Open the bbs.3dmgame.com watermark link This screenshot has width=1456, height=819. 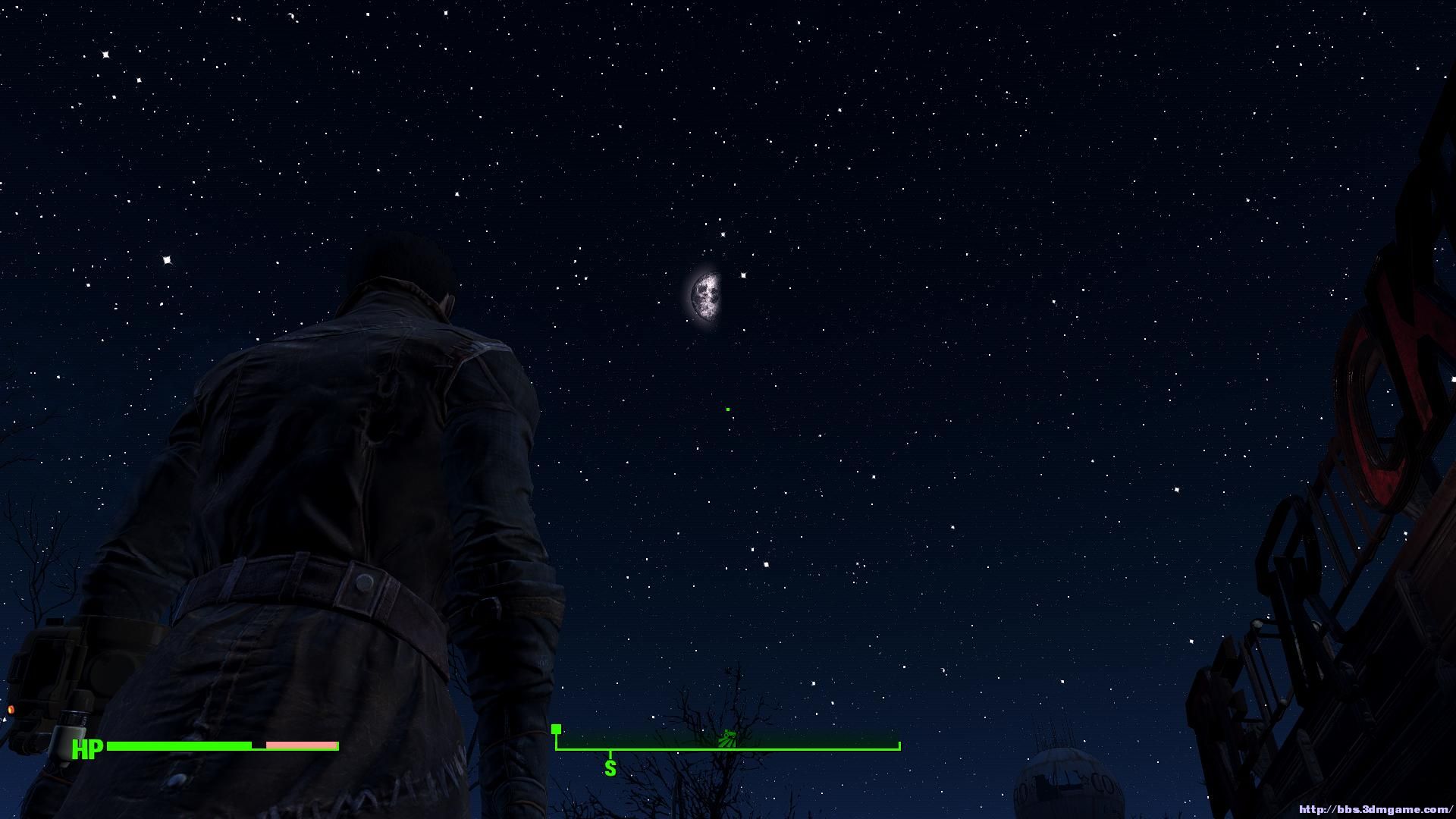(1376, 810)
